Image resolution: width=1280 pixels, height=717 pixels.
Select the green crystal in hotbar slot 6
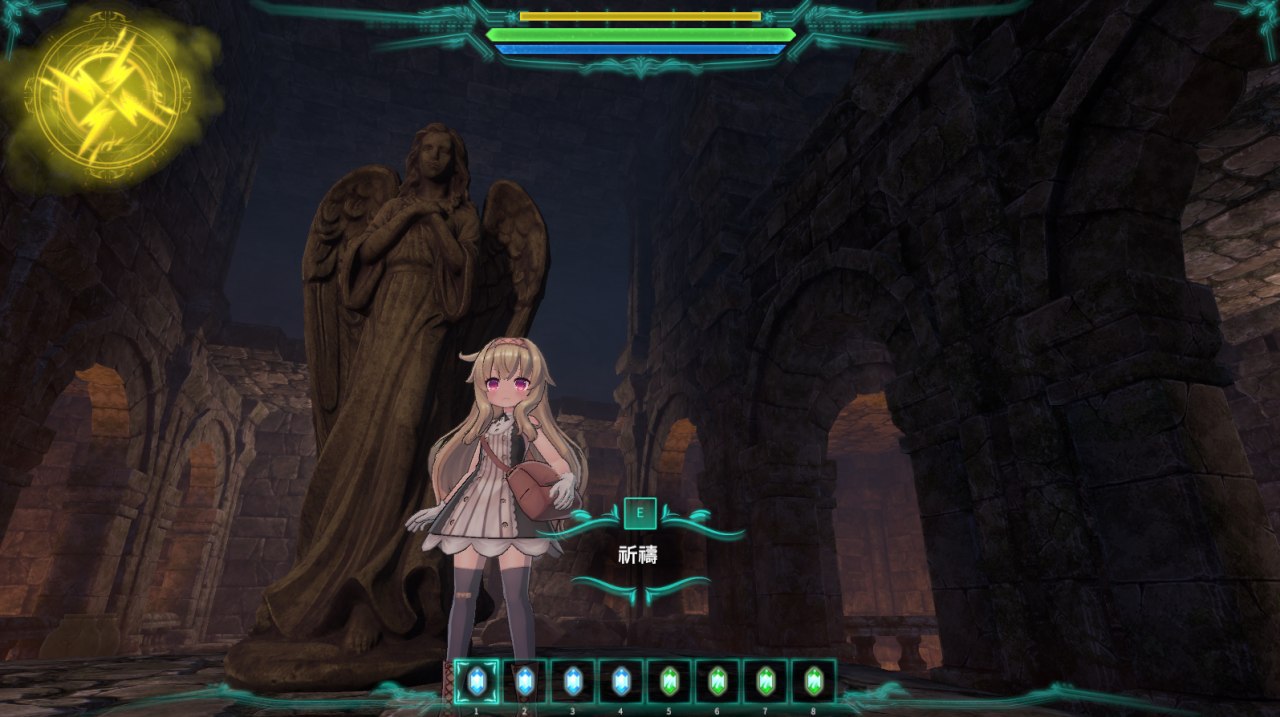[717, 681]
